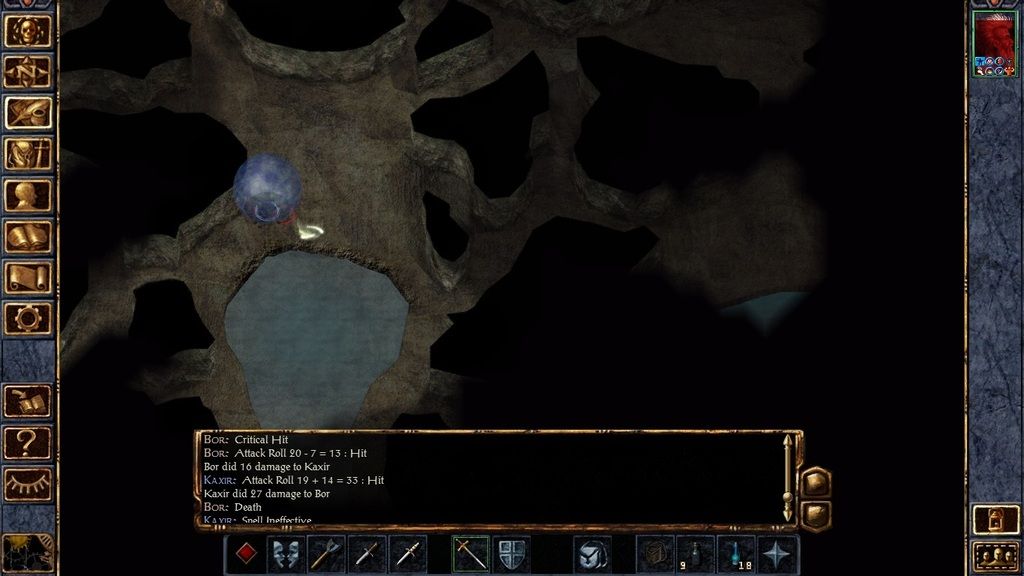
Task: Click the red diamond button
Action: (x=245, y=554)
